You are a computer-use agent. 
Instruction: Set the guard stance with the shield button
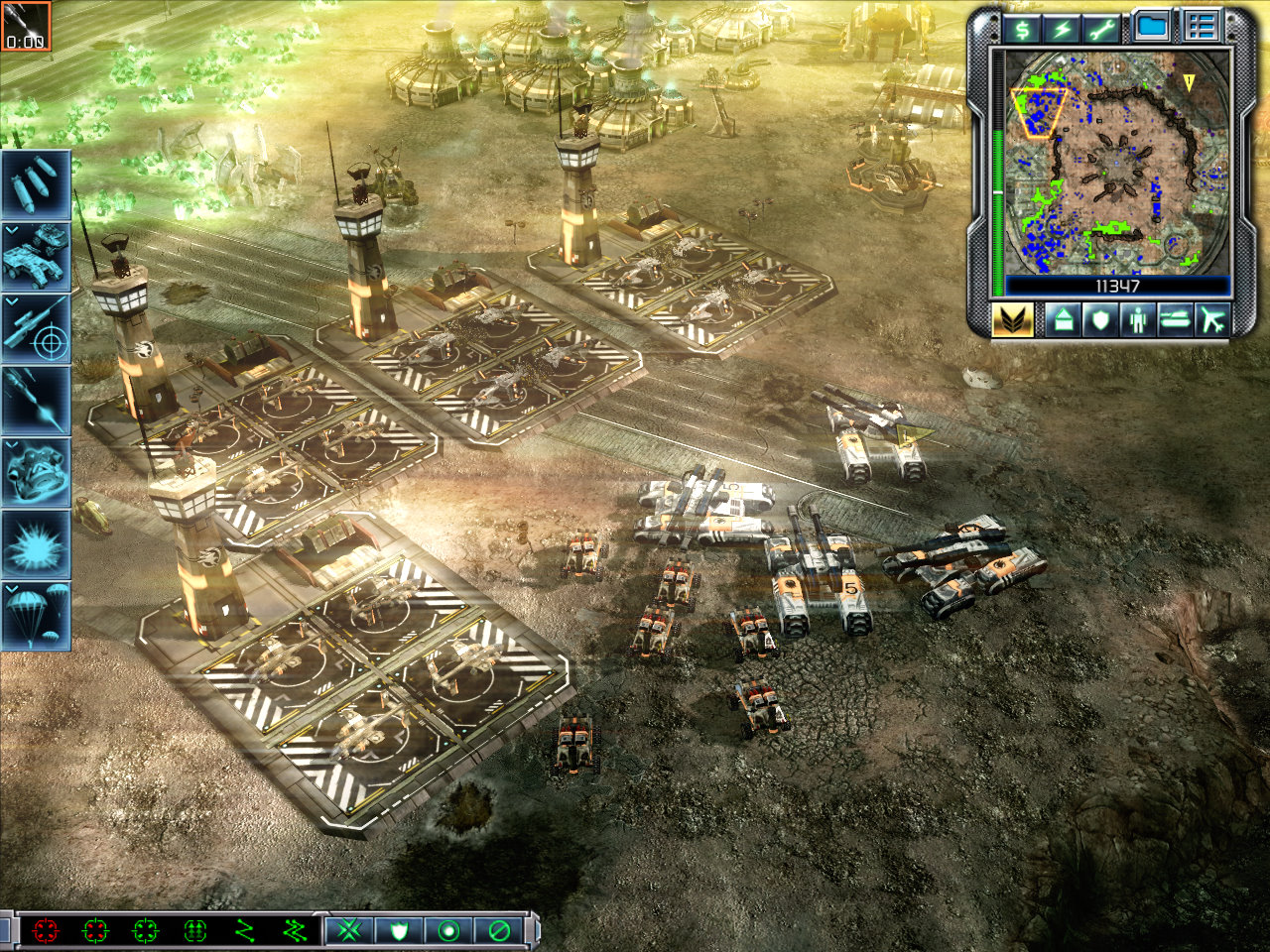(399, 931)
